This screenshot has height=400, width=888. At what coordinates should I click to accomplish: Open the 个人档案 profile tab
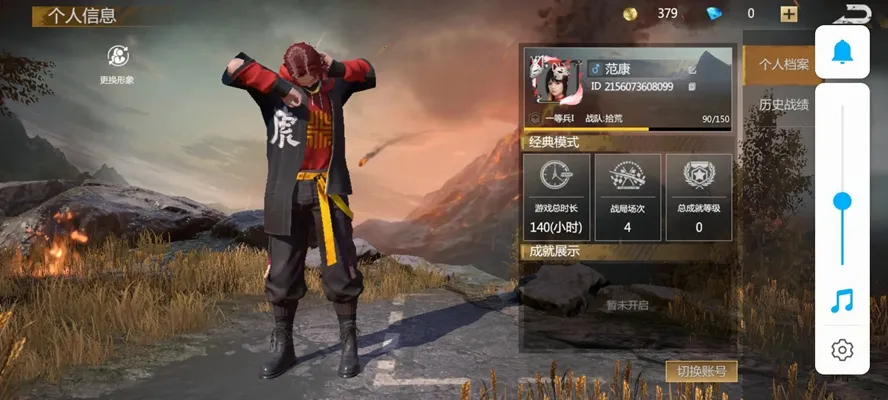[x=783, y=64]
